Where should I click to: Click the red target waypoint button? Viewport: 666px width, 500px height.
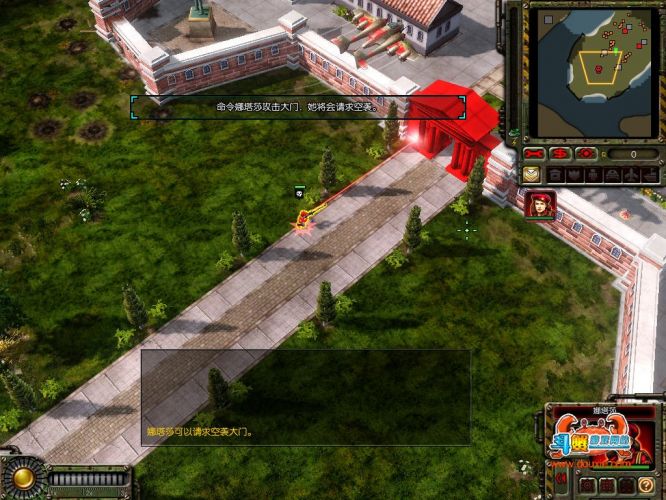[x=586, y=154]
